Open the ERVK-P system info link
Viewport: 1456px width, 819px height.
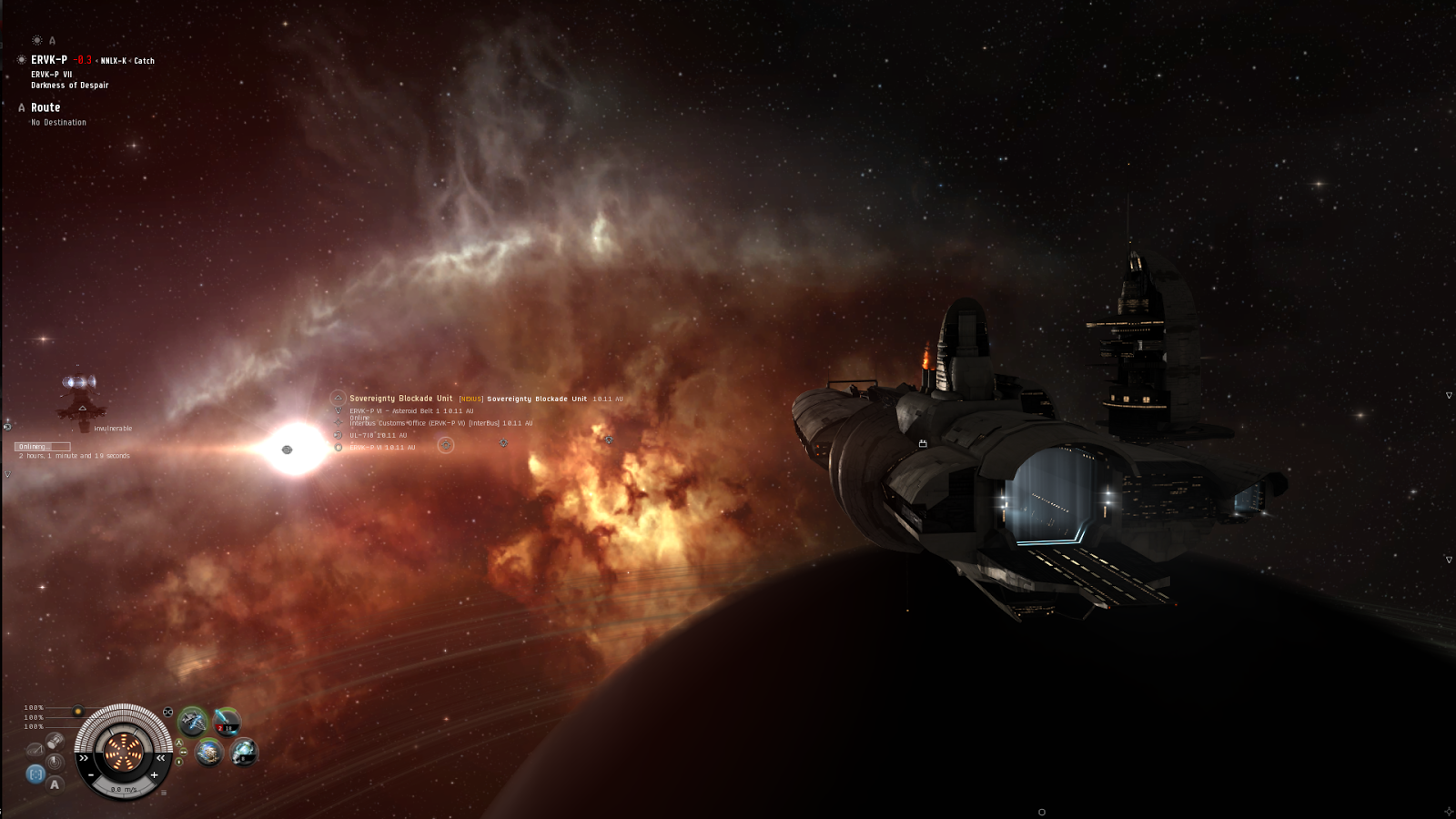49,60
